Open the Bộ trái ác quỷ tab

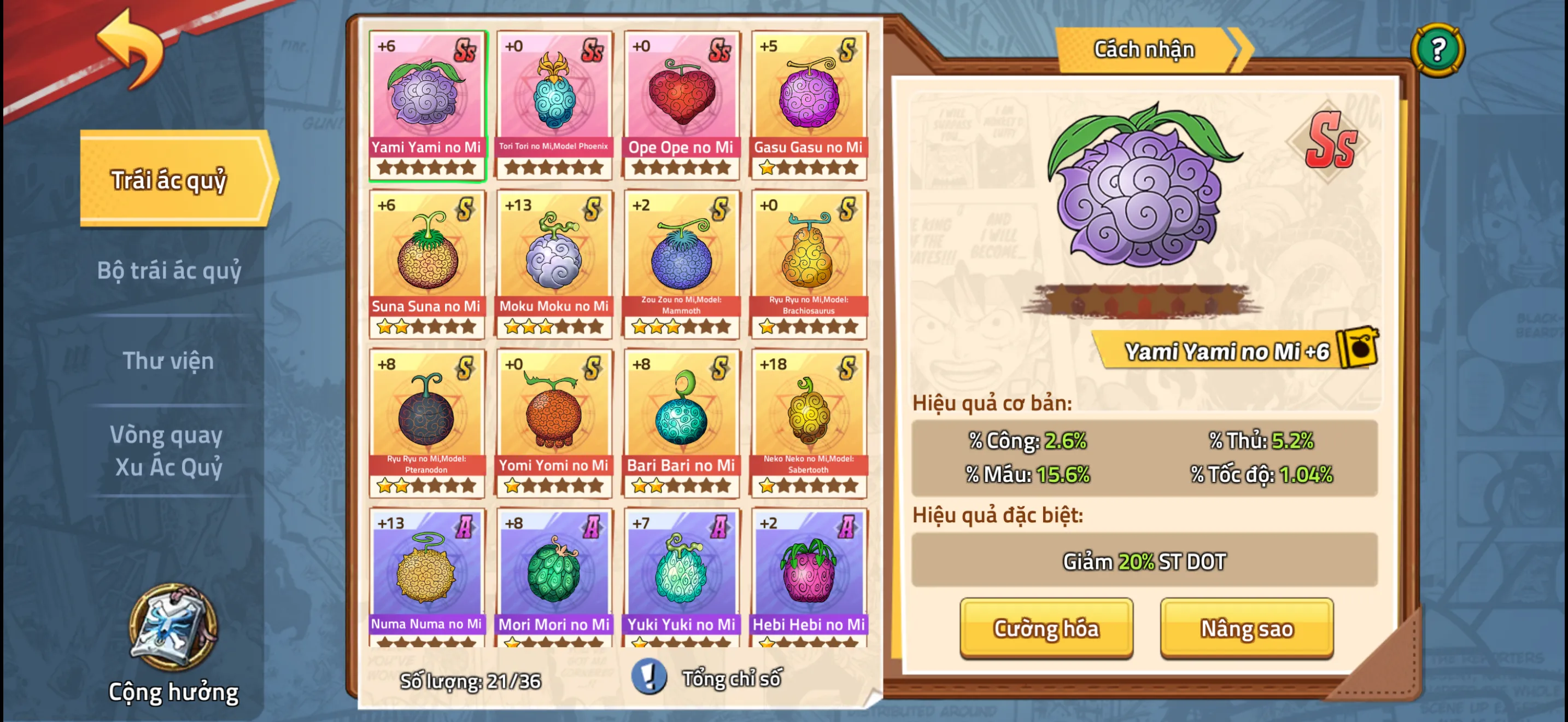[169, 270]
